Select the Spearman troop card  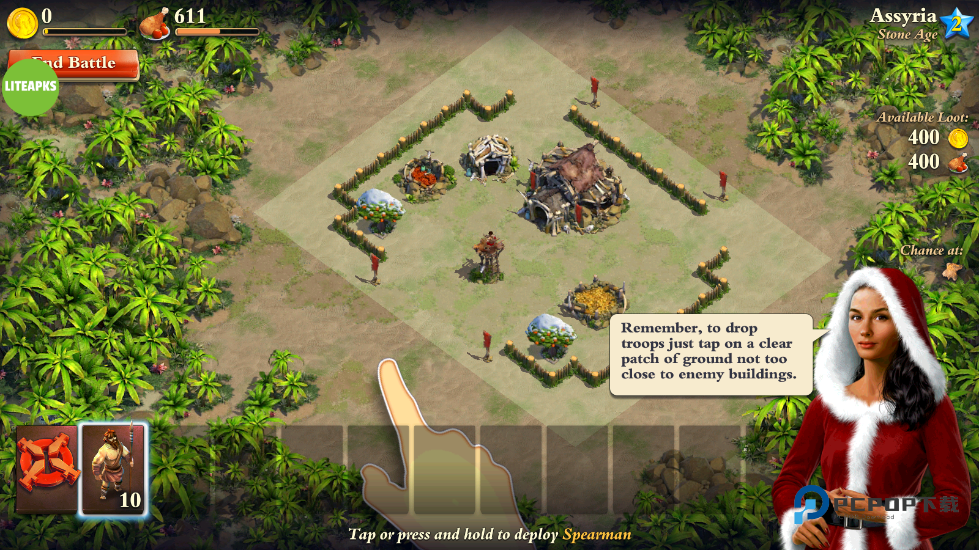tap(113, 469)
